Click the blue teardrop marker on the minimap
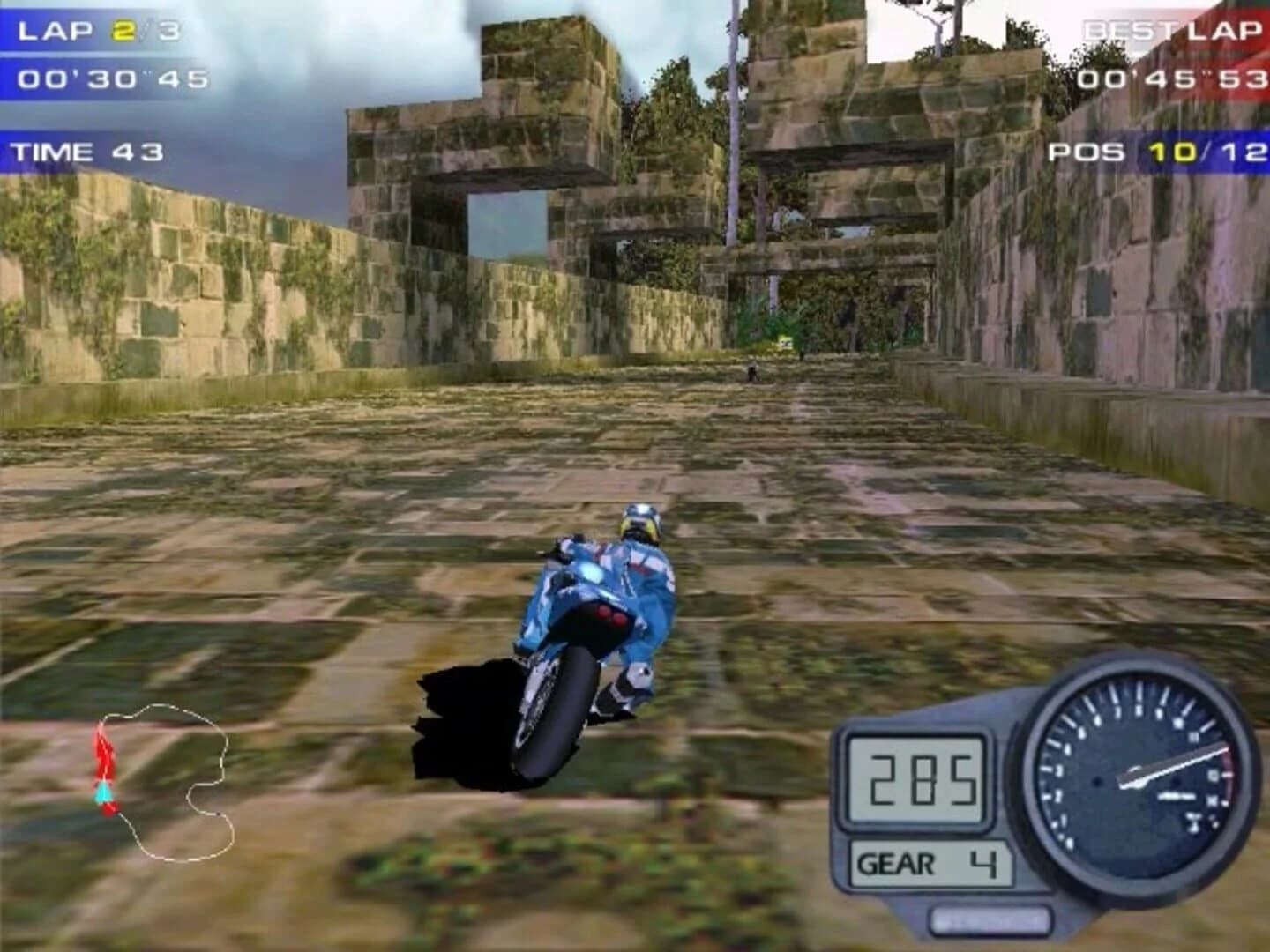Screen dimensions: 1270x952 [102, 792]
